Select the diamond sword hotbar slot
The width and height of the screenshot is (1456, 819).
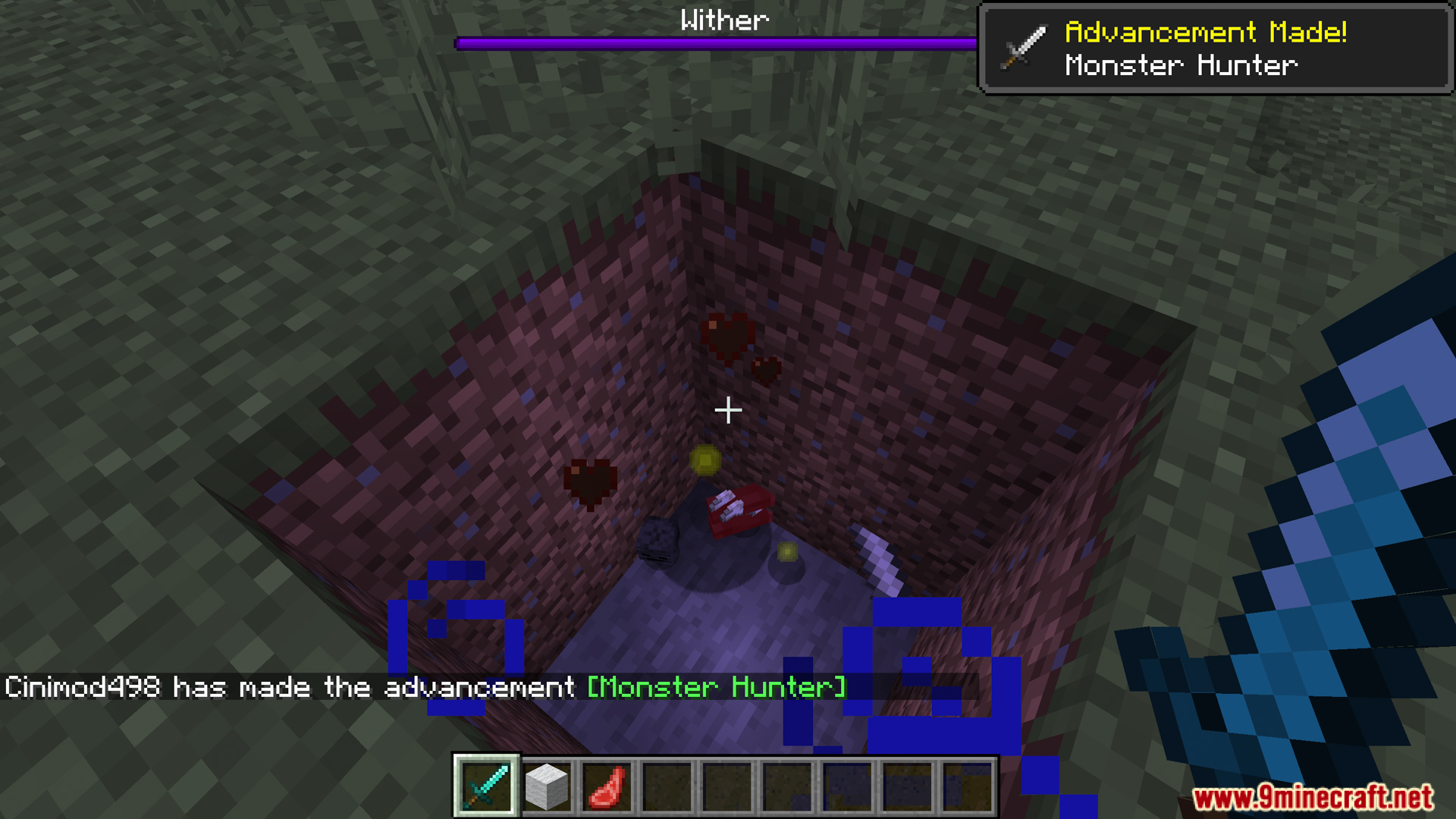coord(486,786)
